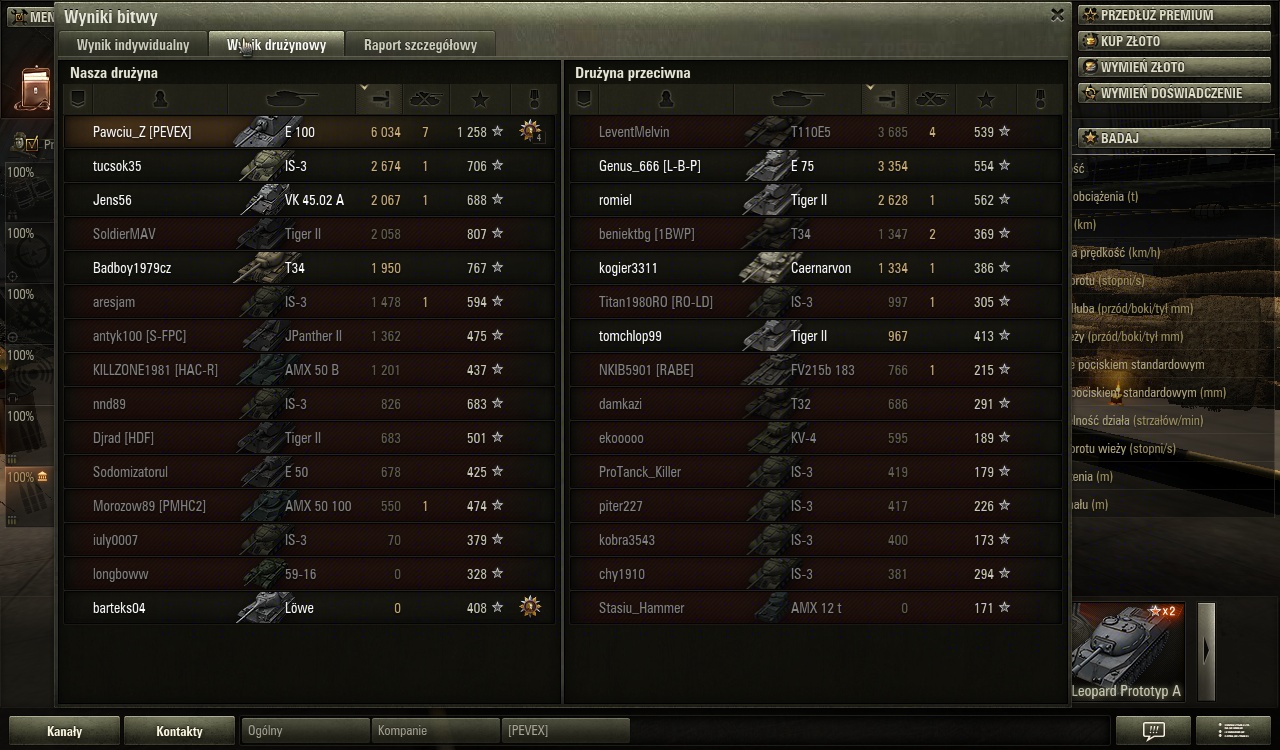Open the Kup Złoto shop button
The height and width of the screenshot is (750, 1280).
click(1173, 41)
